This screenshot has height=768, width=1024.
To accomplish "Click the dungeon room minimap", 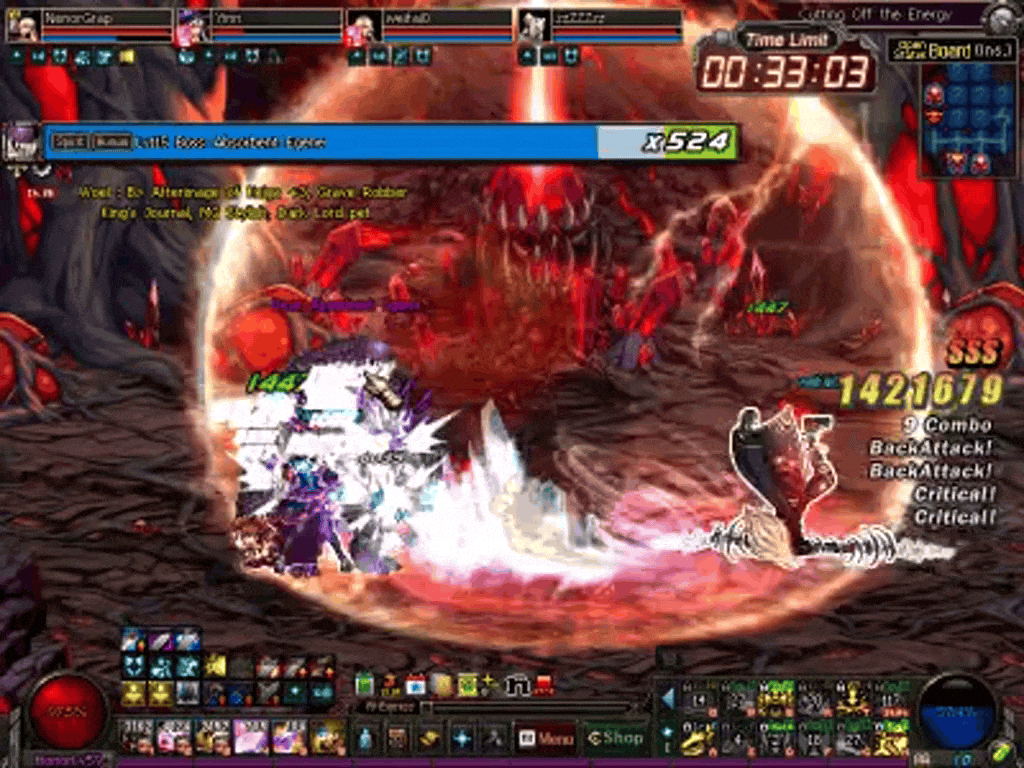I will (954, 120).
